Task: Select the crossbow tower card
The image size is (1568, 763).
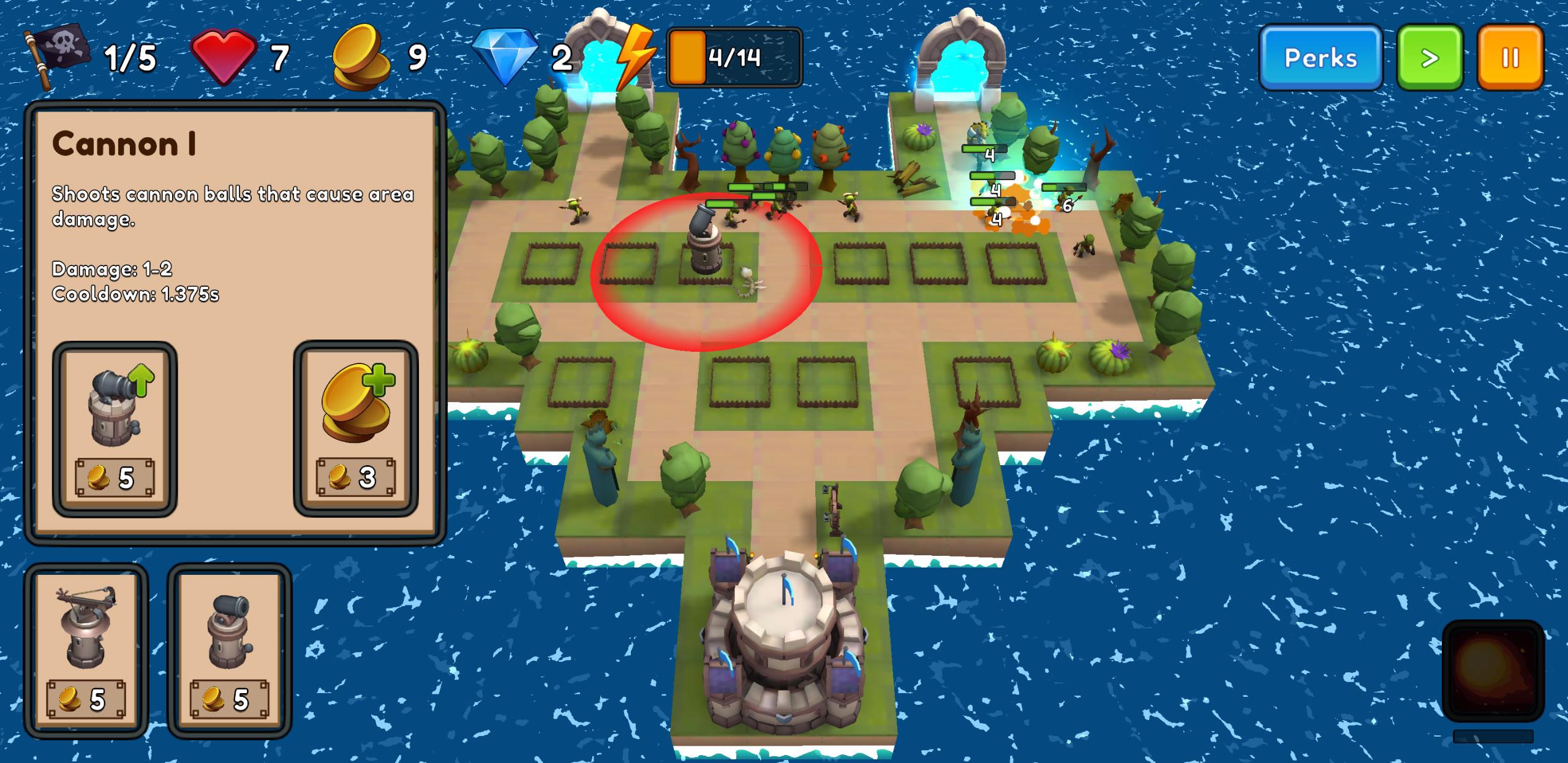Action: pos(86,650)
